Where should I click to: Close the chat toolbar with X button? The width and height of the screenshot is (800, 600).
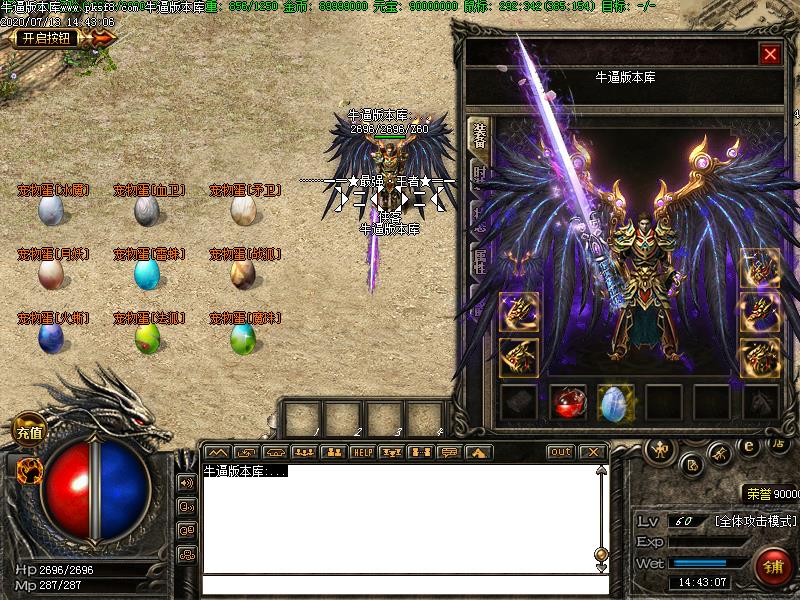click(x=591, y=452)
